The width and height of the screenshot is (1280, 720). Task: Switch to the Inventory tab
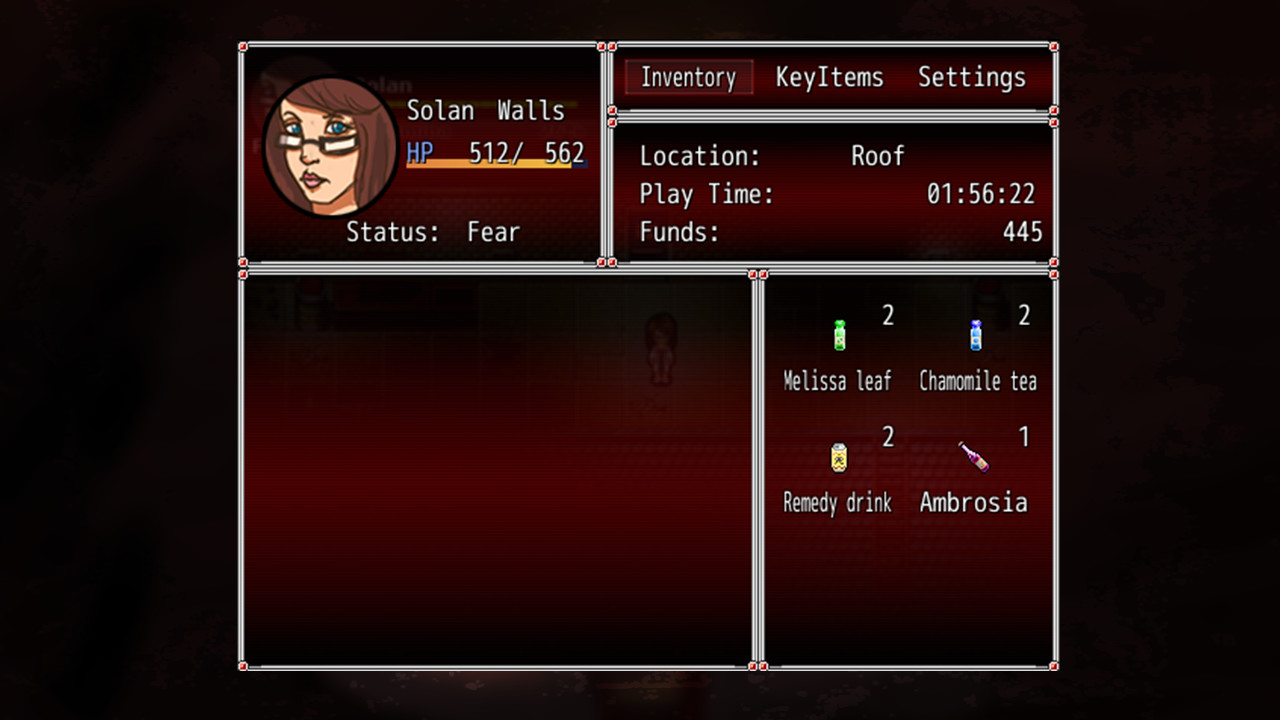pyautogui.click(x=687, y=77)
